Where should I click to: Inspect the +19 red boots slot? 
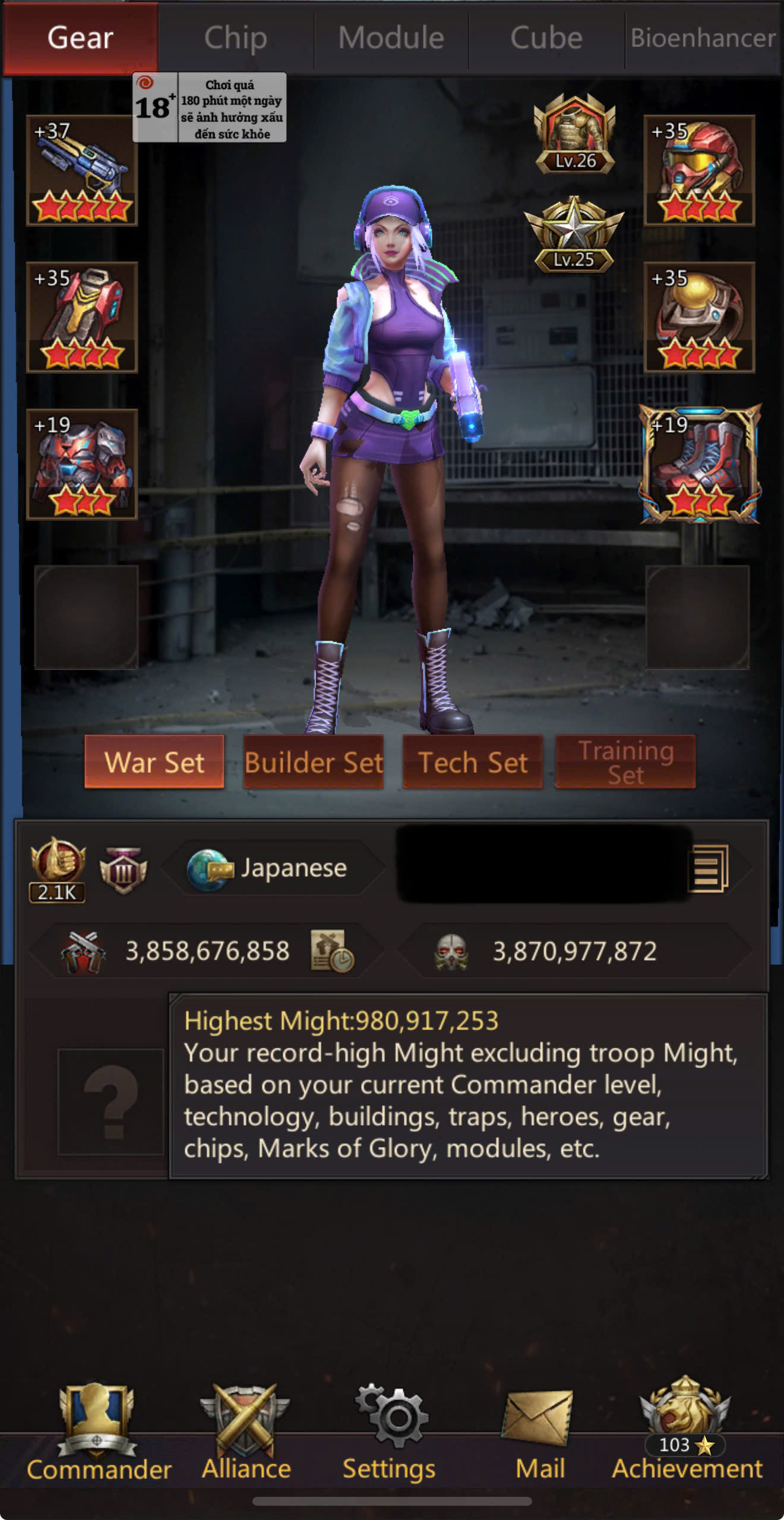tap(699, 464)
